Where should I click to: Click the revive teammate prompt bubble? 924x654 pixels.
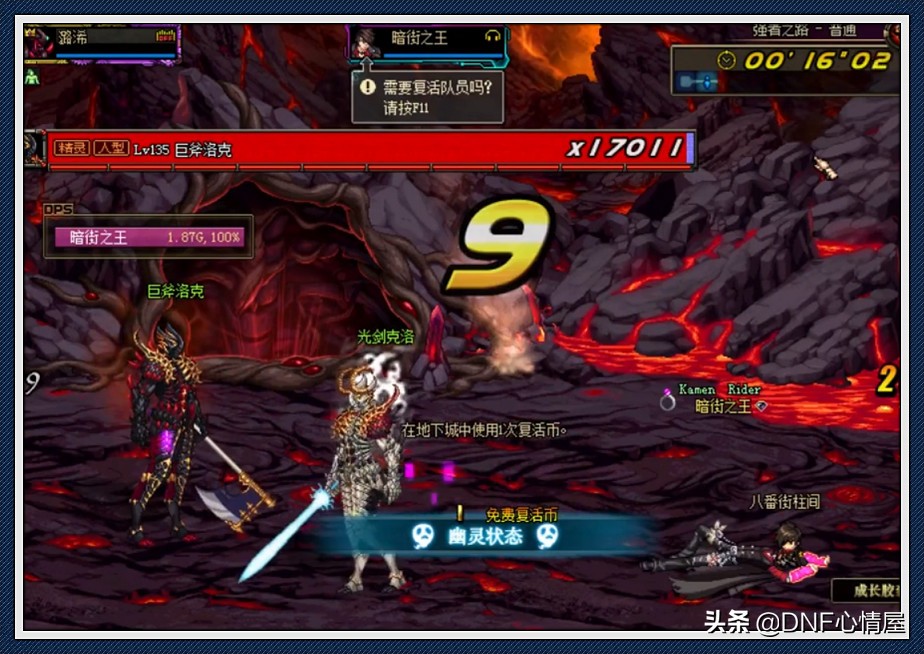428,97
